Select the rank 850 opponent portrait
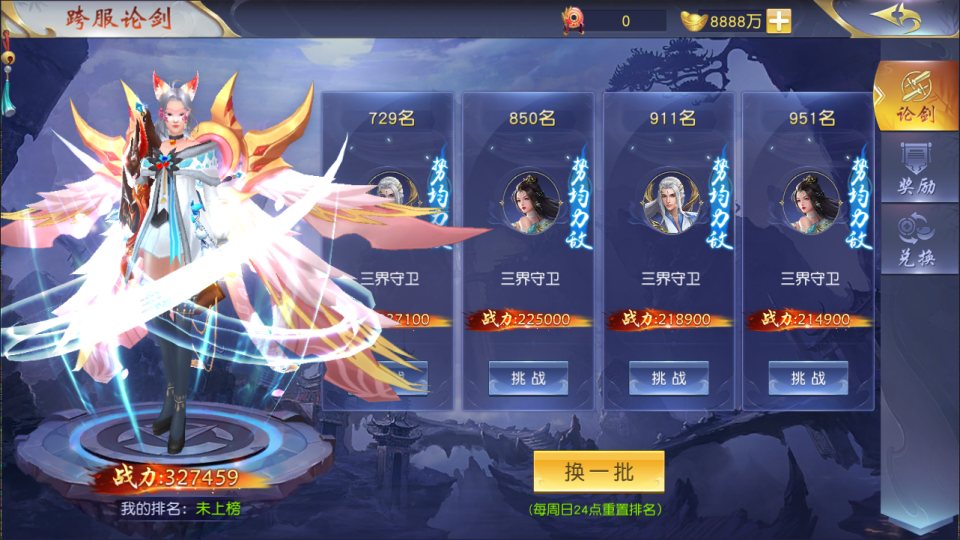The width and height of the screenshot is (960, 540). (531, 202)
